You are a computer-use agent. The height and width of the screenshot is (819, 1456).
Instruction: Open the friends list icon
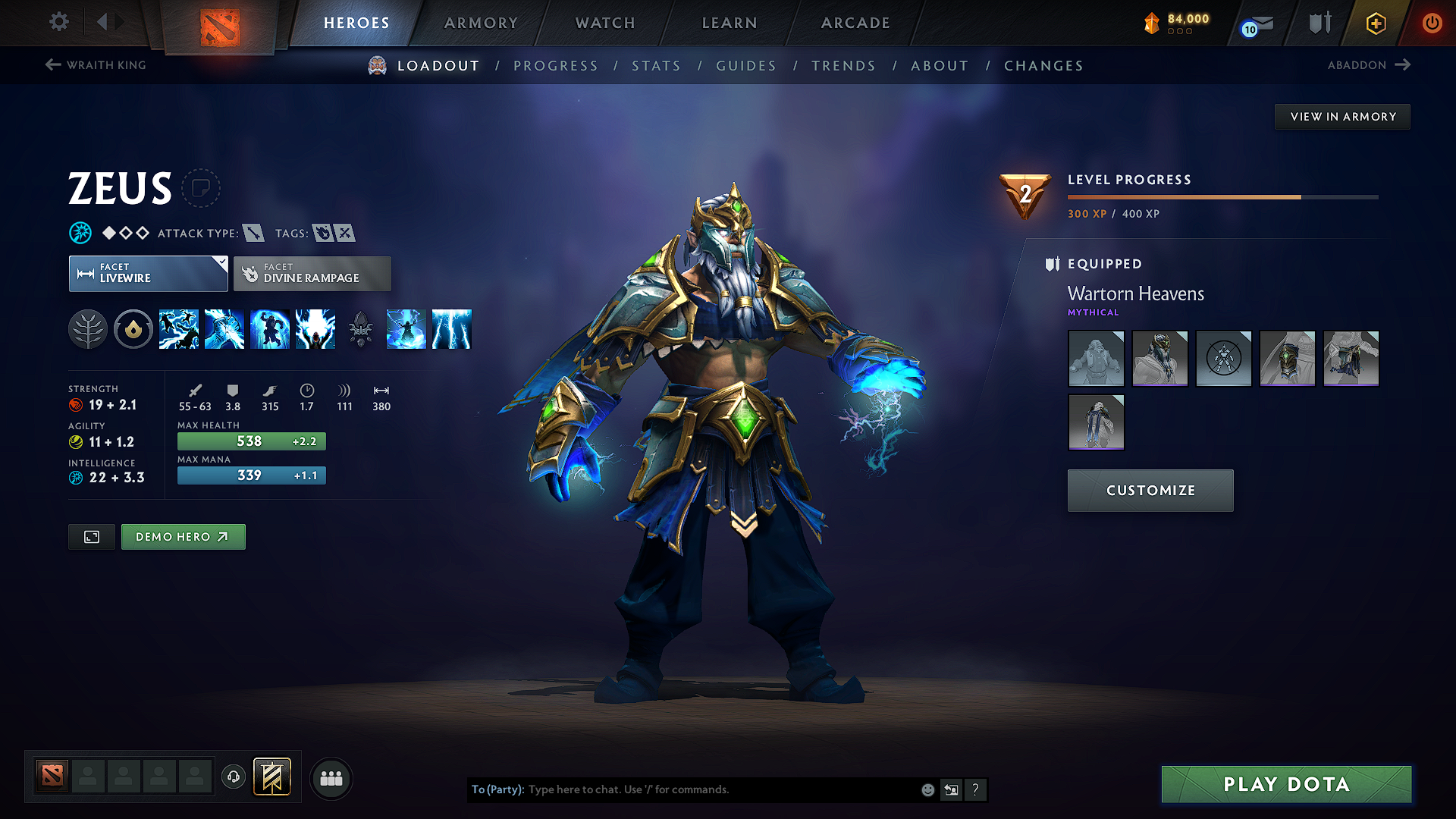(x=330, y=778)
